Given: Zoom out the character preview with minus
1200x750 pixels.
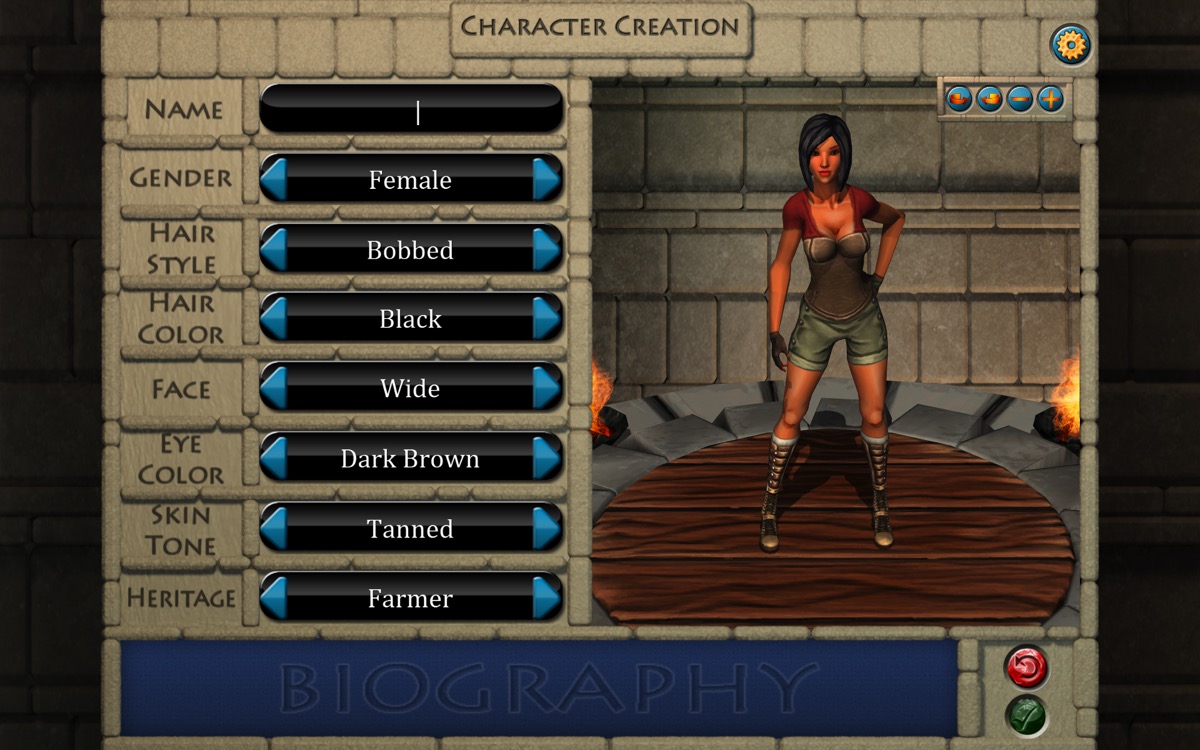Looking at the screenshot, I should coord(1020,99).
